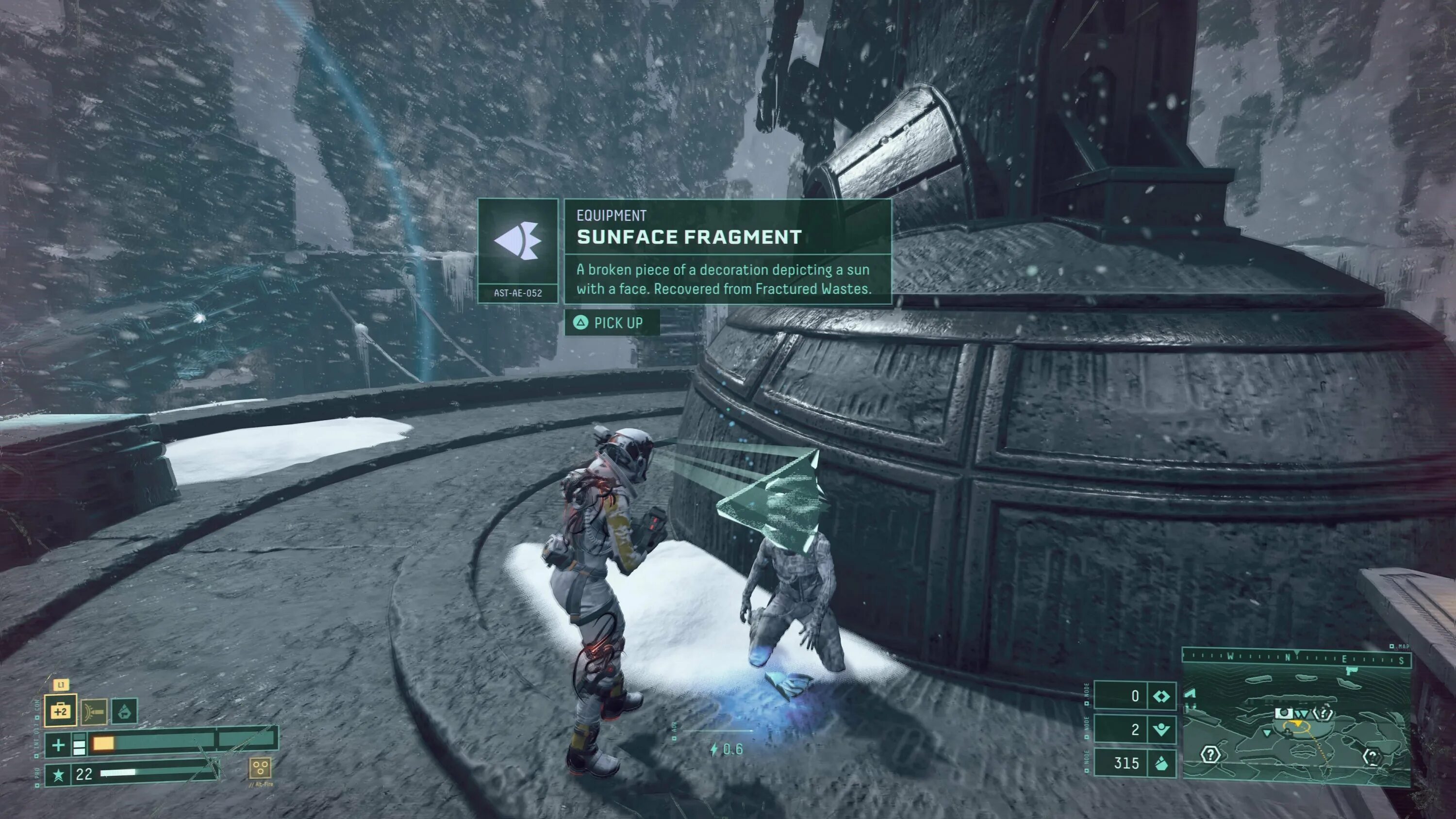
Task: Click the double-diamond ether resource icon
Action: pos(1161,696)
